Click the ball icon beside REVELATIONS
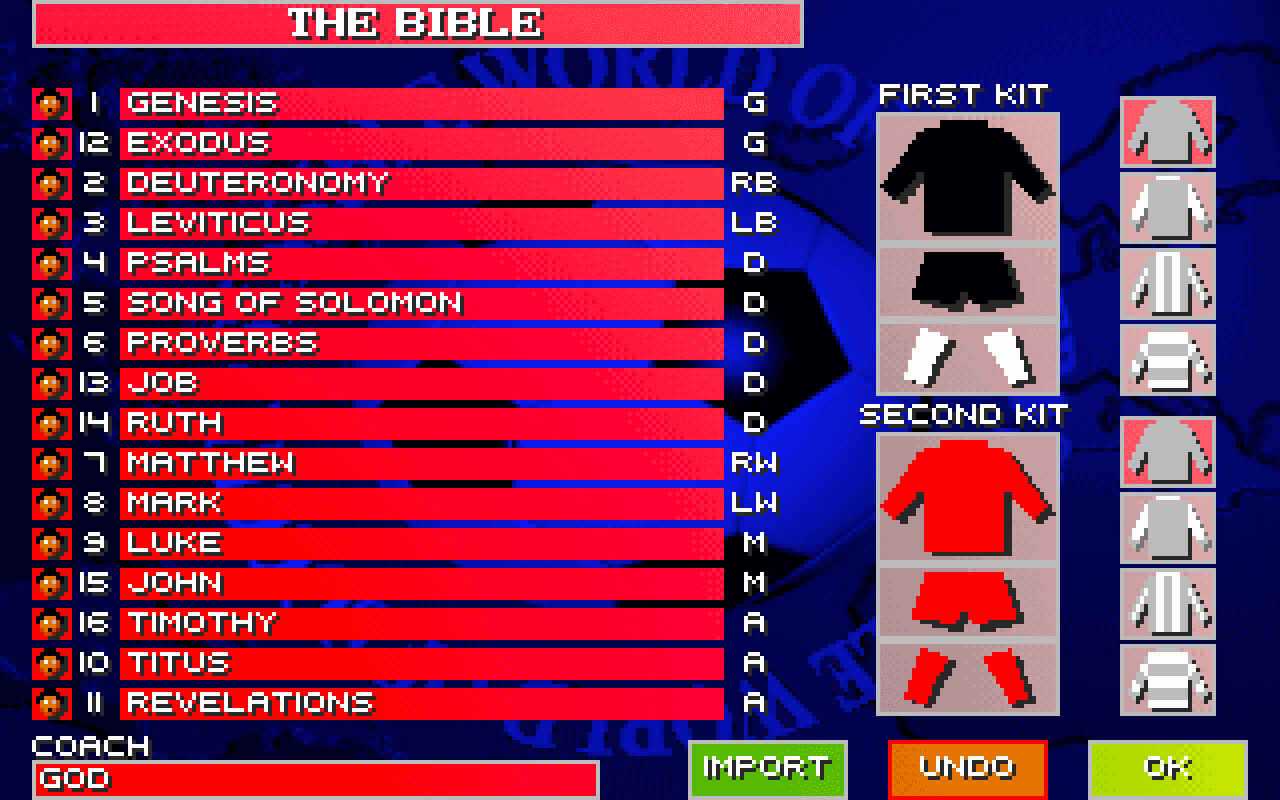The width and height of the screenshot is (1280, 800). [50, 703]
